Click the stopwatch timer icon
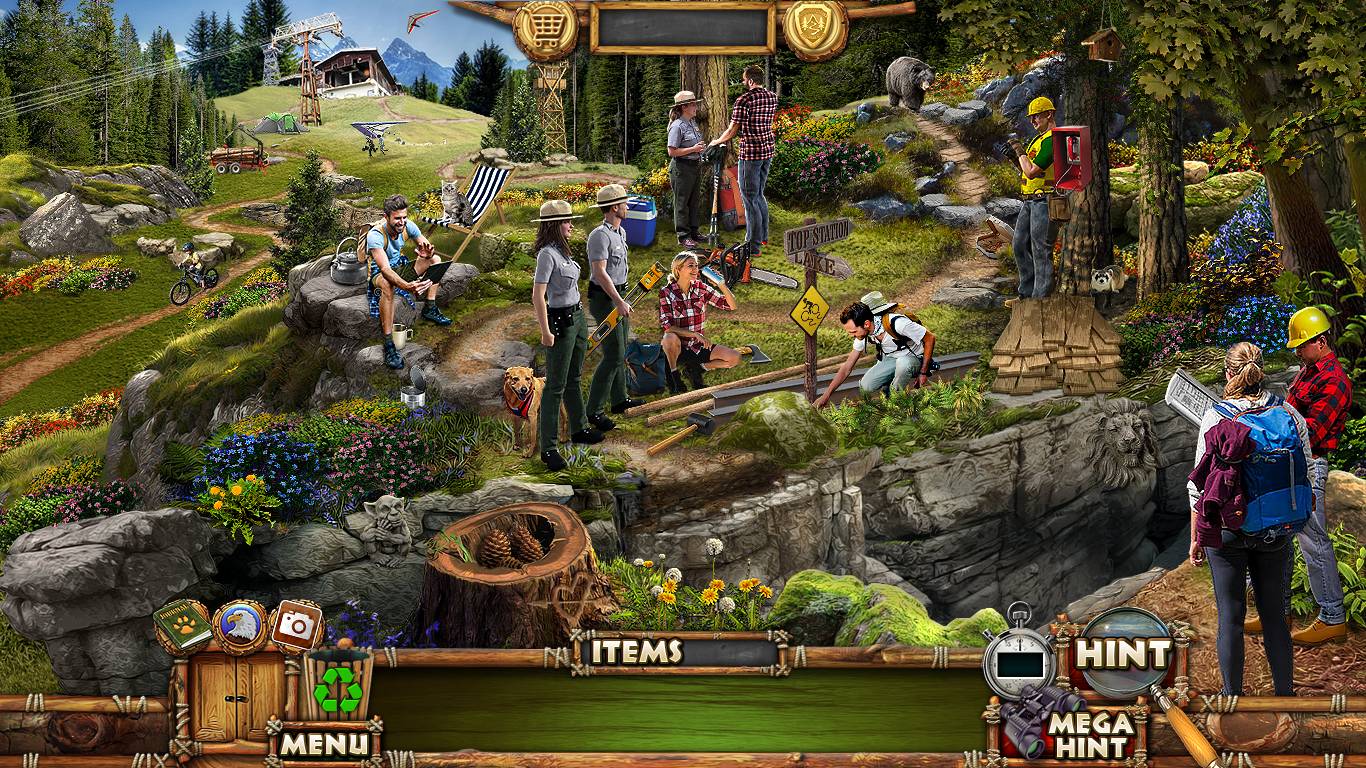 [1018, 658]
